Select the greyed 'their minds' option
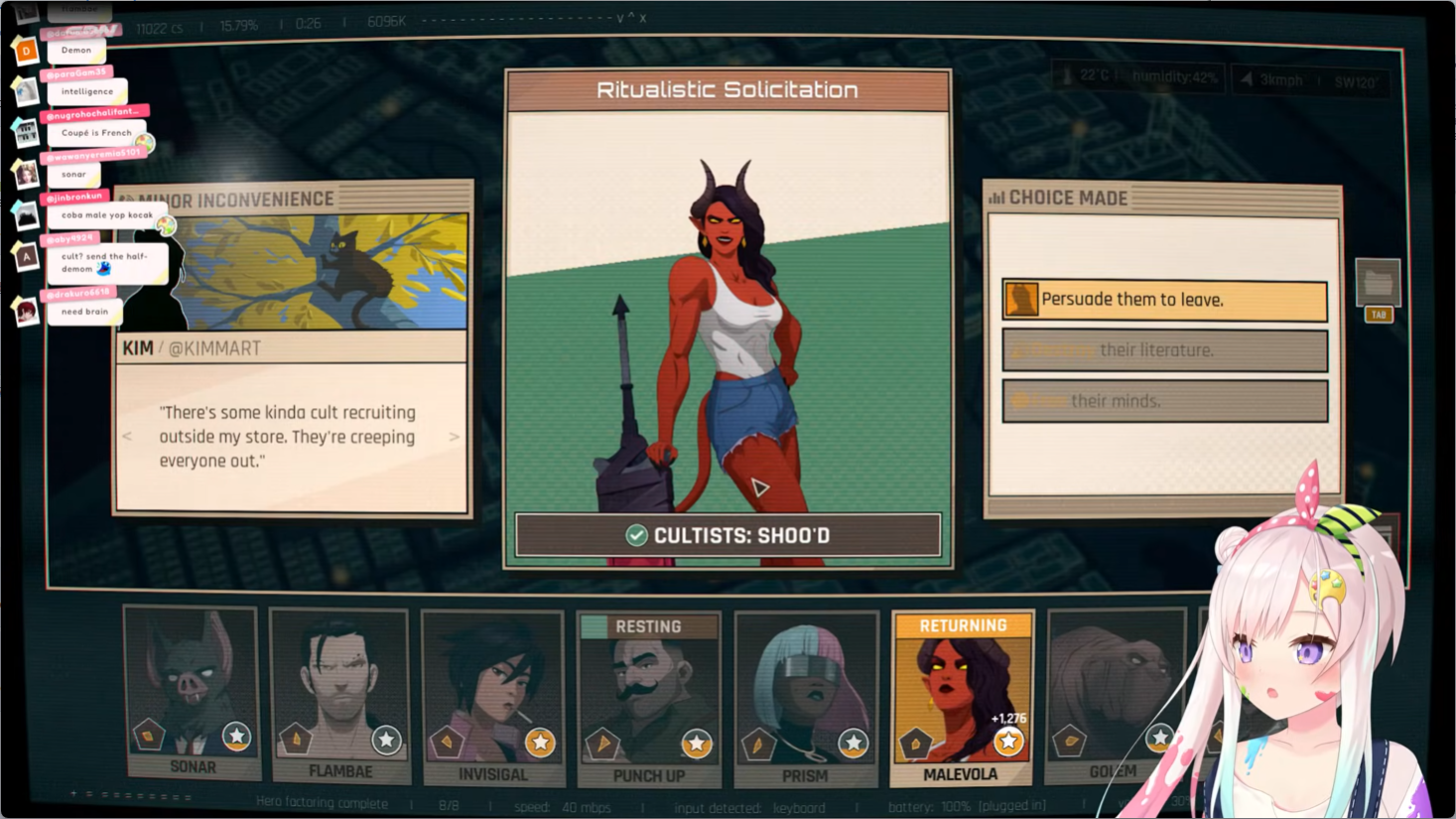 tap(1164, 401)
